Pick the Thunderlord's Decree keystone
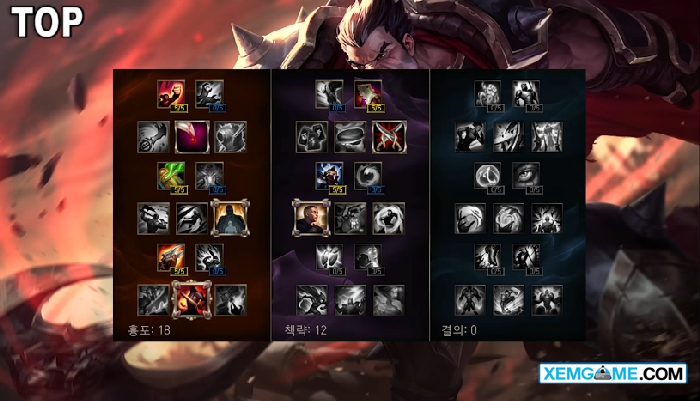The height and width of the screenshot is (401, 700). [x=349, y=297]
